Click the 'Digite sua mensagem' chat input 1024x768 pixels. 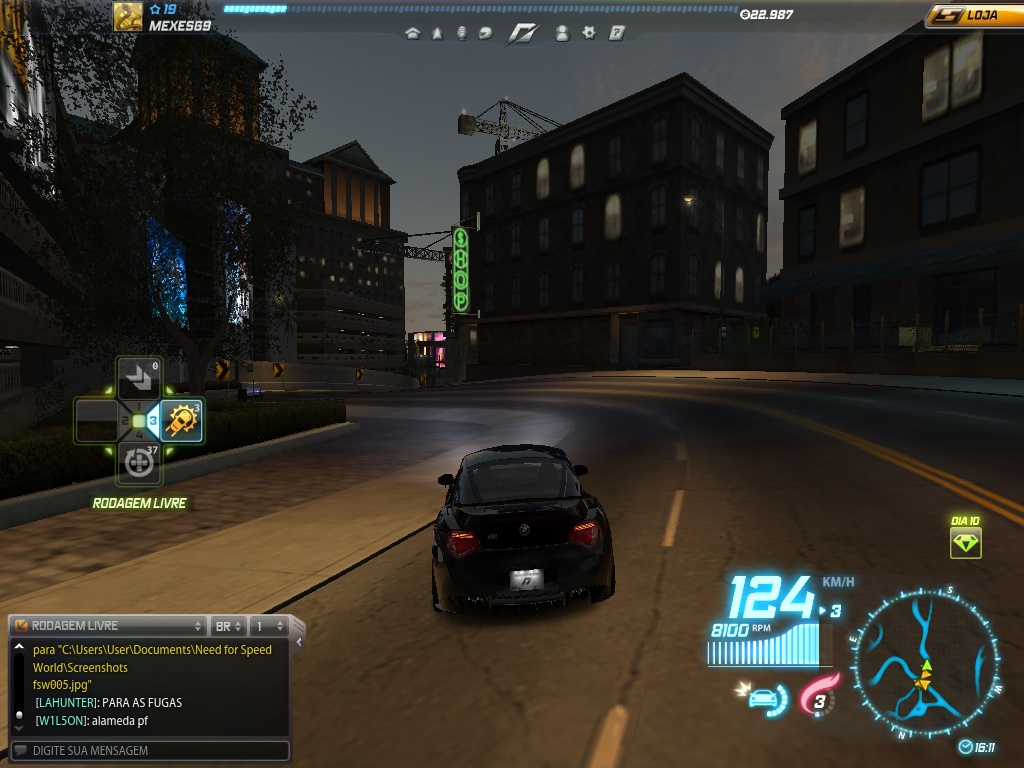150,750
